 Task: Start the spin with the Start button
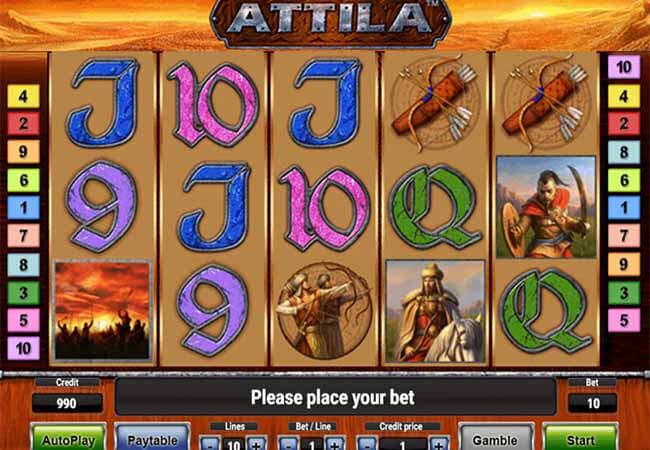tap(580, 438)
